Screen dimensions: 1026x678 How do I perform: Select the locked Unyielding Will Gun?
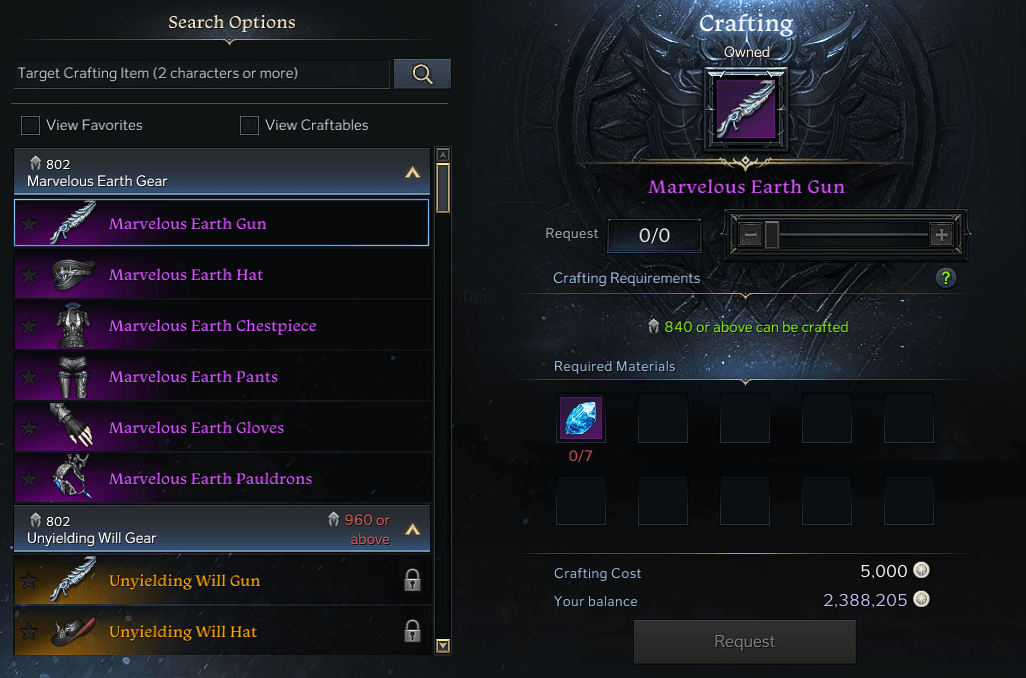tap(184, 580)
